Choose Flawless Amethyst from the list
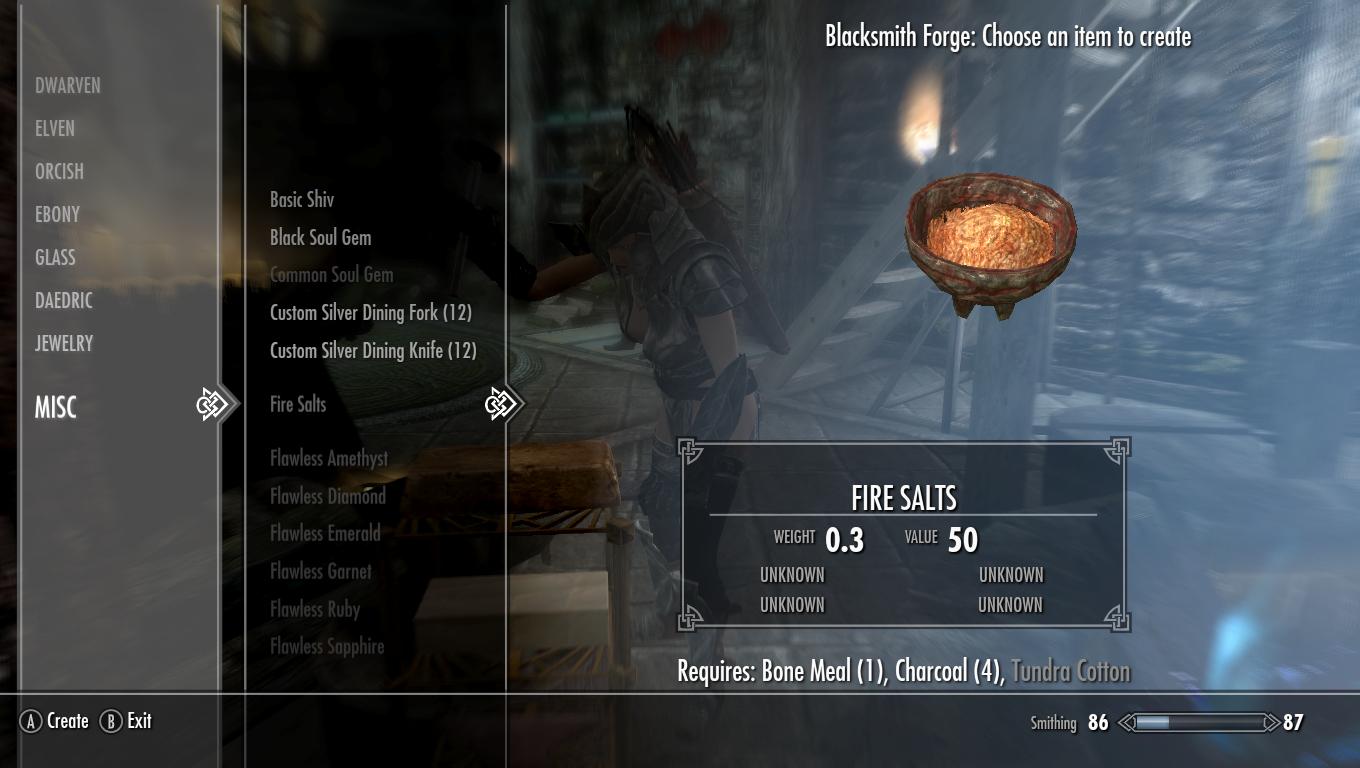This screenshot has width=1360, height=768. (x=329, y=459)
